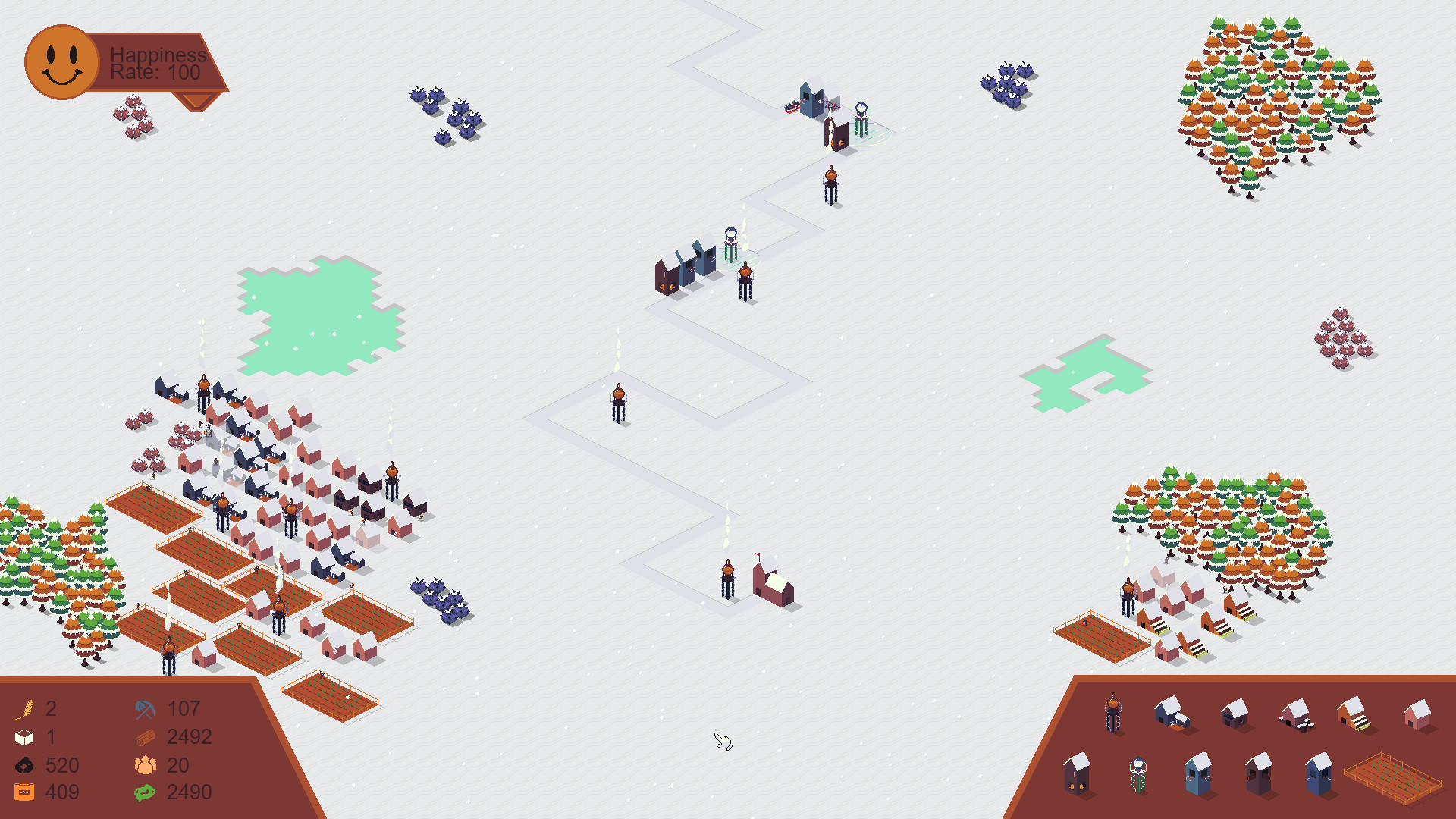1456x819 pixels.
Task: Pick the green robot unit build icon
Action: (x=1138, y=773)
